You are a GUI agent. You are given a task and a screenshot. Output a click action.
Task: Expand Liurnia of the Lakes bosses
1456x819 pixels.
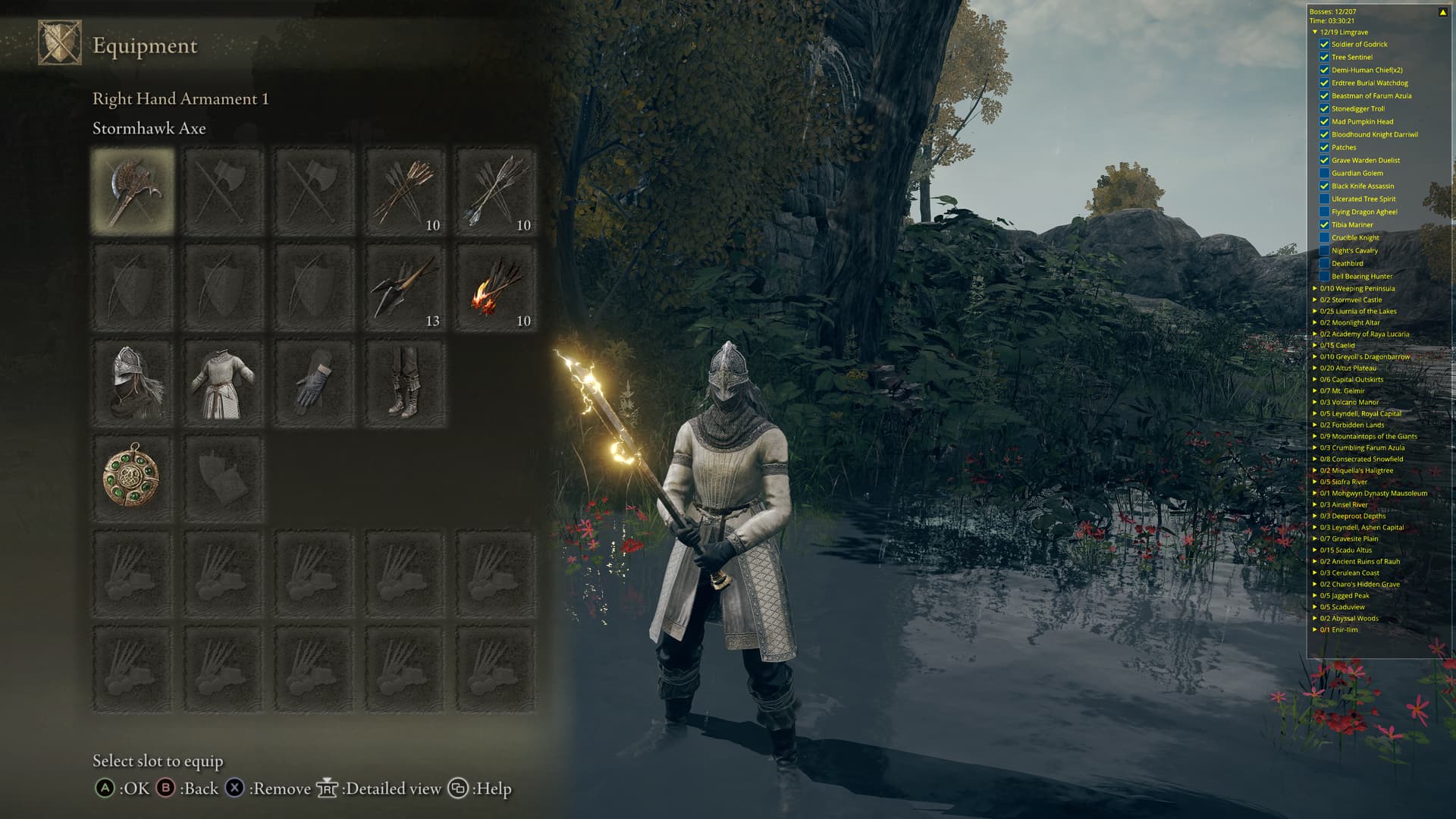pyautogui.click(x=1315, y=311)
